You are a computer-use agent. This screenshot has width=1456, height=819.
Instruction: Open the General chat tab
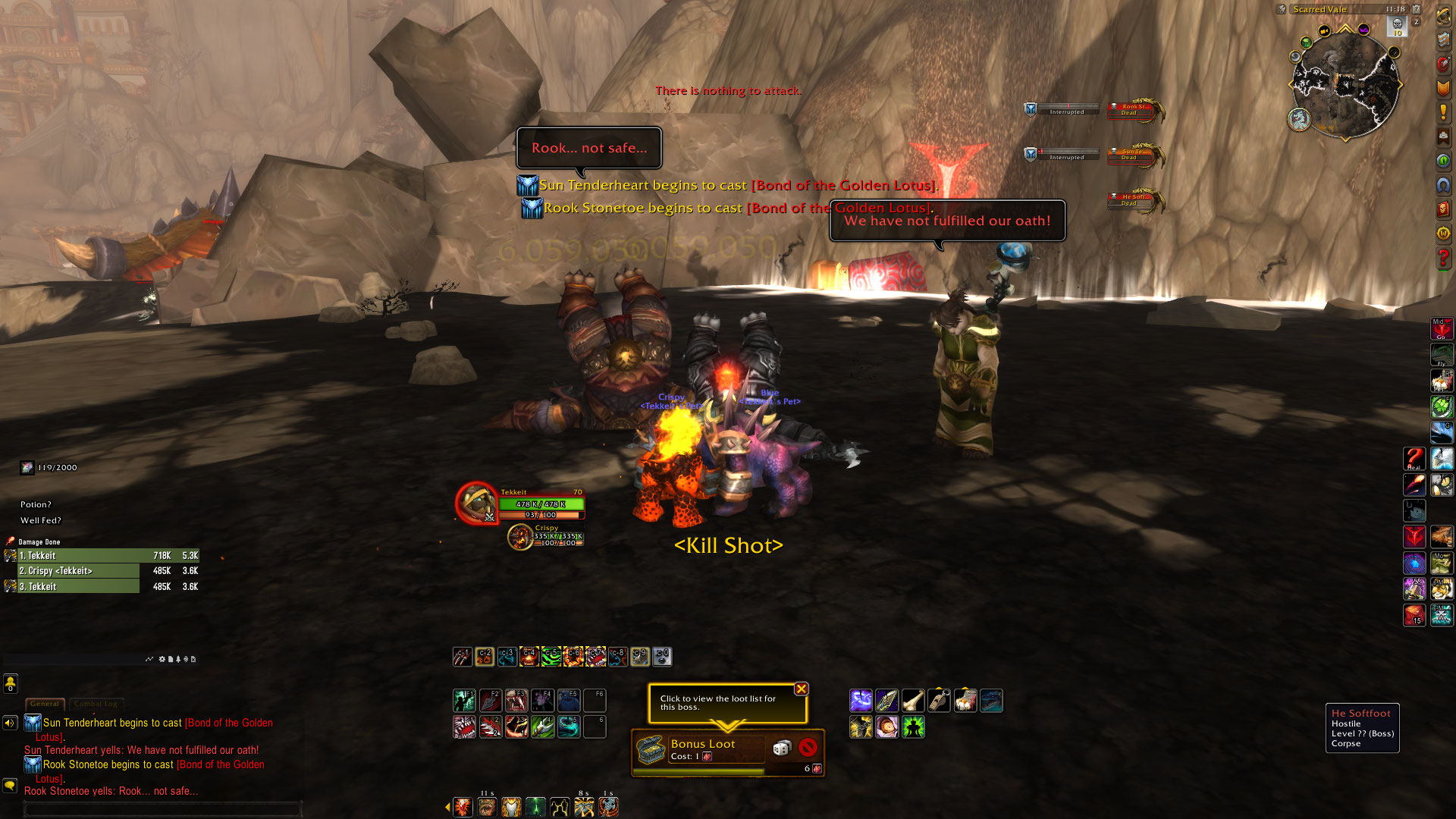pyautogui.click(x=45, y=704)
